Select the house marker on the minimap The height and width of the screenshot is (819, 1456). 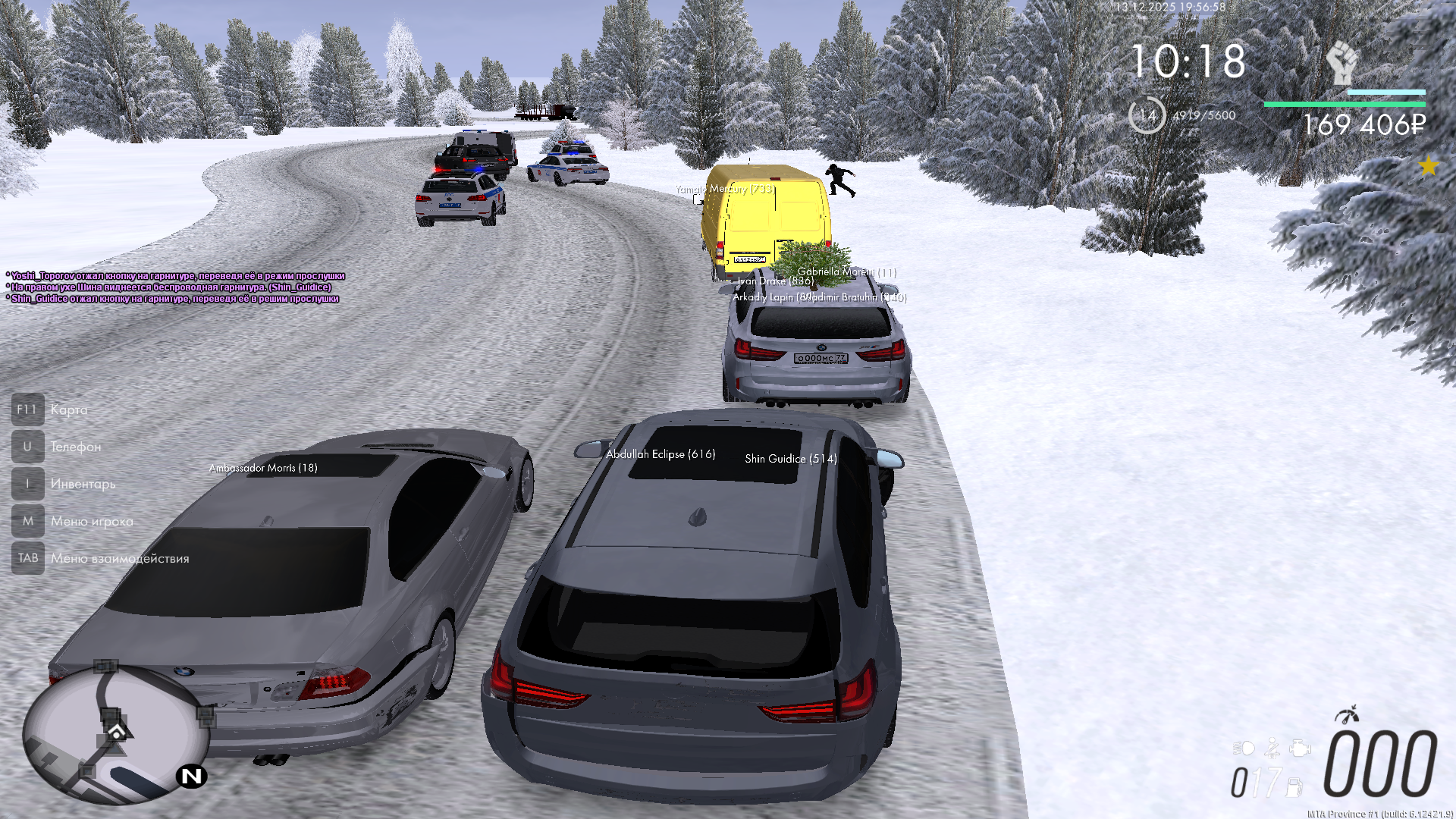pos(117,732)
